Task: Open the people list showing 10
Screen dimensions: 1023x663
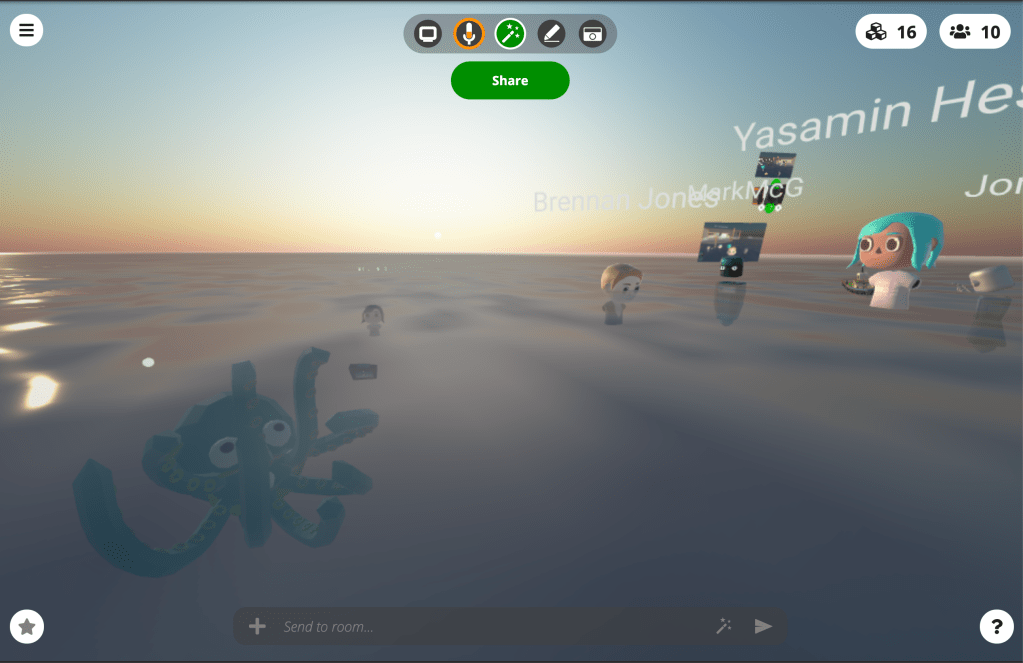Action: pos(975,32)
